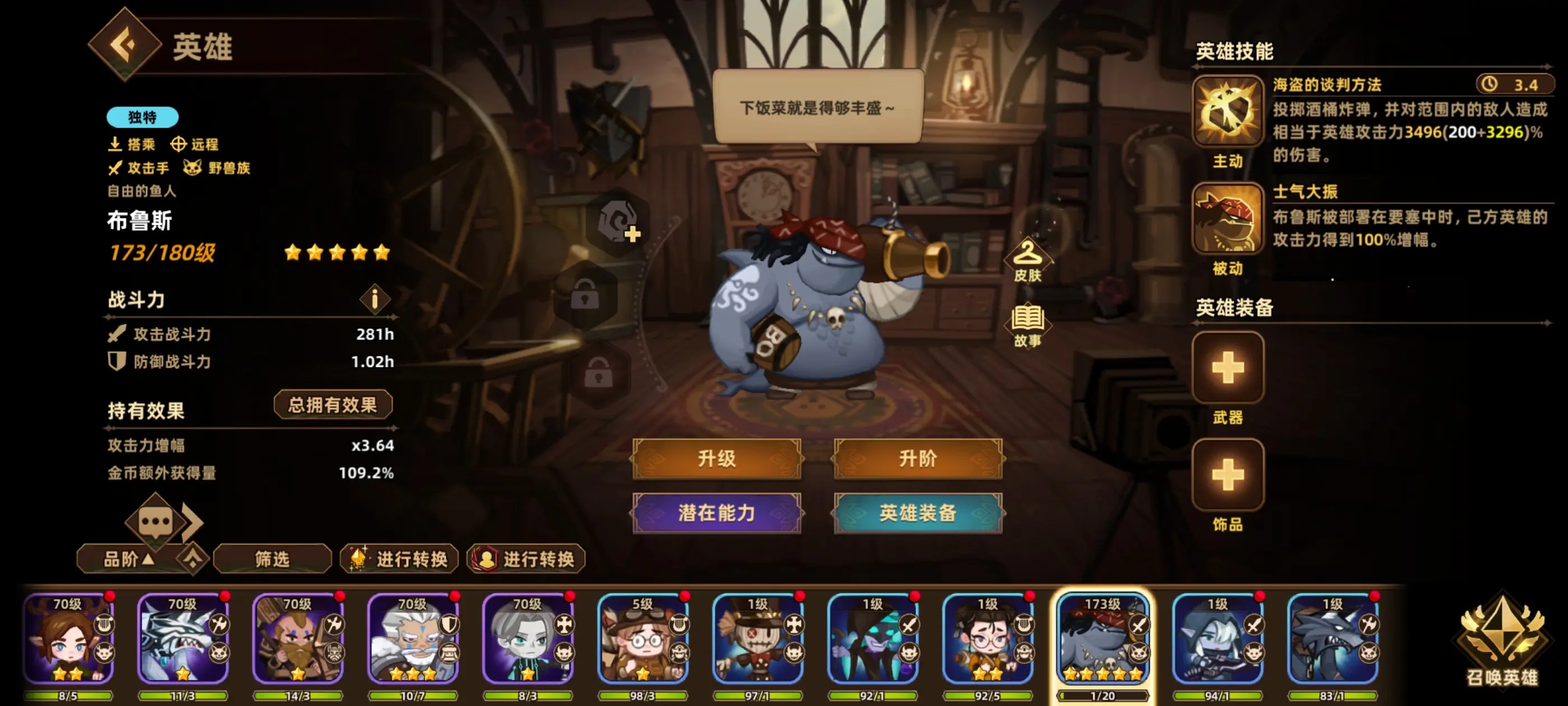Screen dimensions: 1568x706
Task: Click the back arrow beside 英雄 title
Action: (x=125, y=45)
